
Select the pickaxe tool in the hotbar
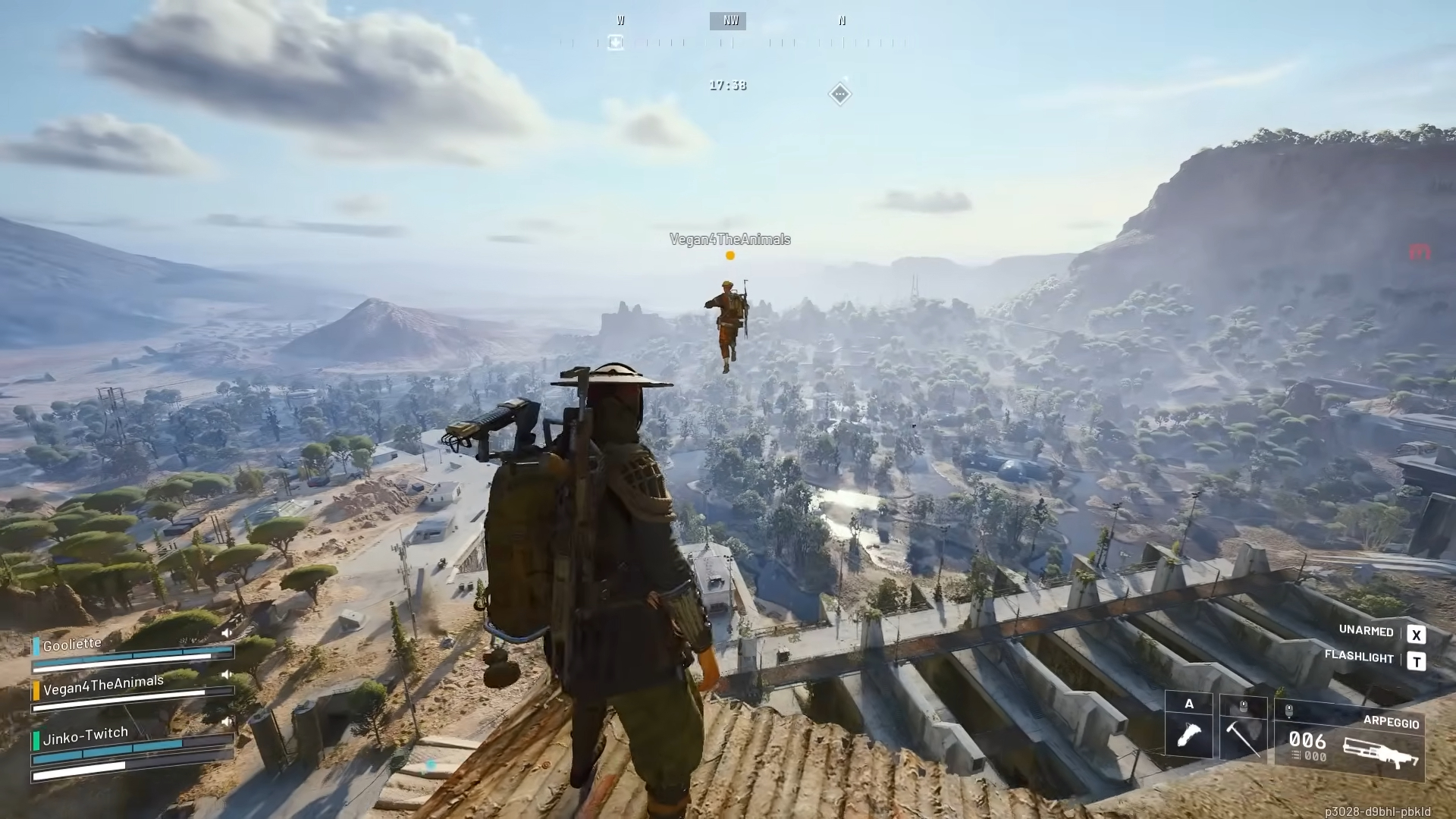click(1244, 739)
